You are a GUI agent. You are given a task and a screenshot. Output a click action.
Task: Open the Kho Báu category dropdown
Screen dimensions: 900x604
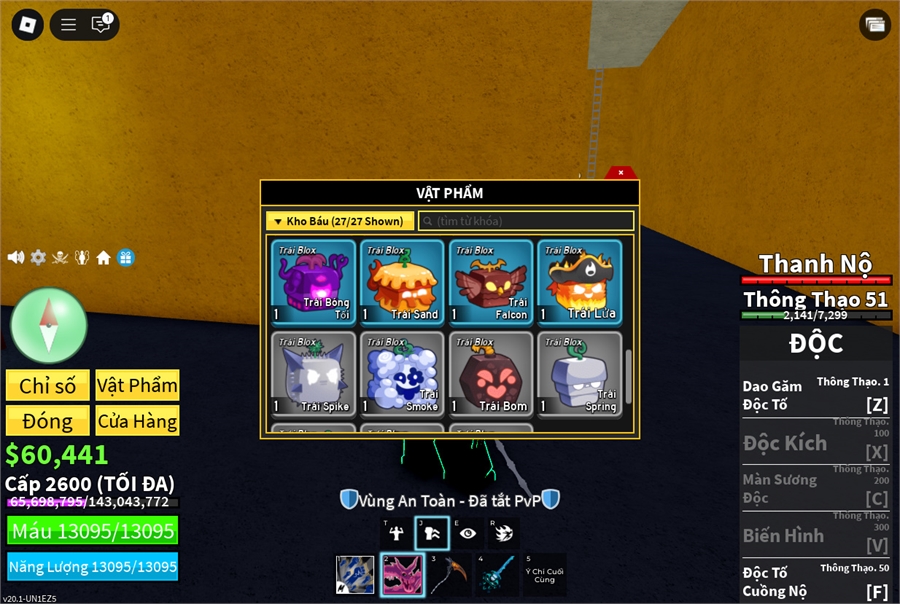click(x=339, y=221)
